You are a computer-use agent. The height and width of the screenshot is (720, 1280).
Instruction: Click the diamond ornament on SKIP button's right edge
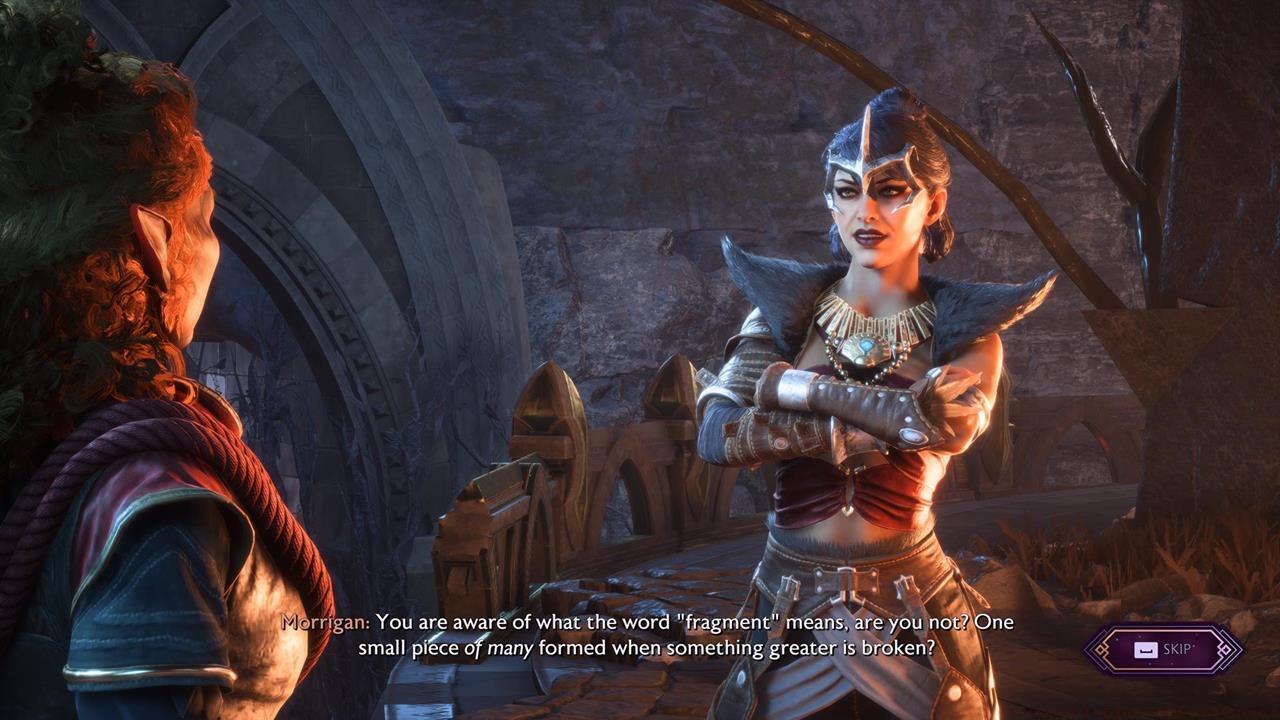[1225, 649]
